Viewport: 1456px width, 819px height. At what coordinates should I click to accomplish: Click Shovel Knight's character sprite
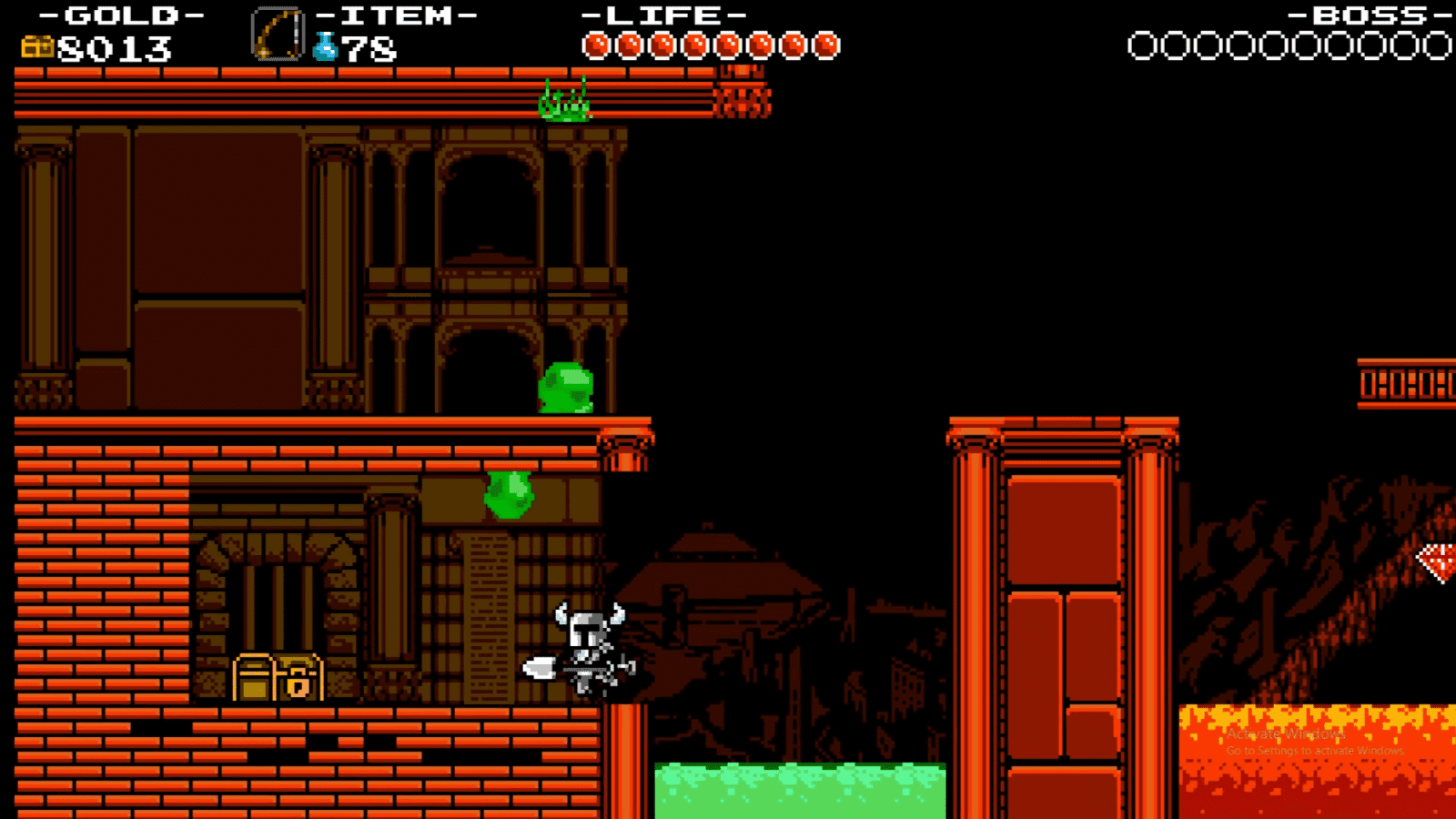(x=587, y=646)
